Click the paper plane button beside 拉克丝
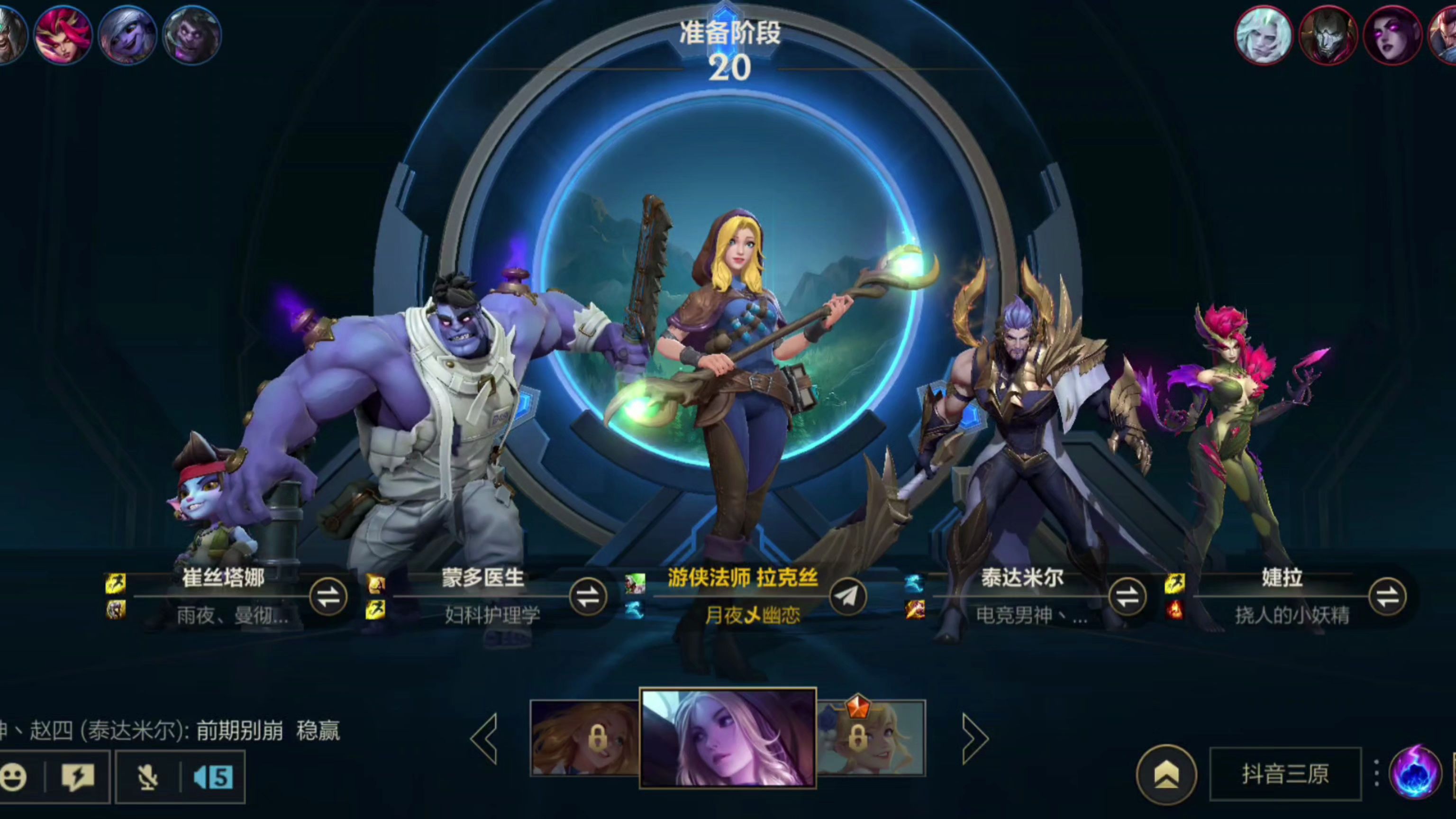This screenshot has height=819, width=1456. coord(847,597)
